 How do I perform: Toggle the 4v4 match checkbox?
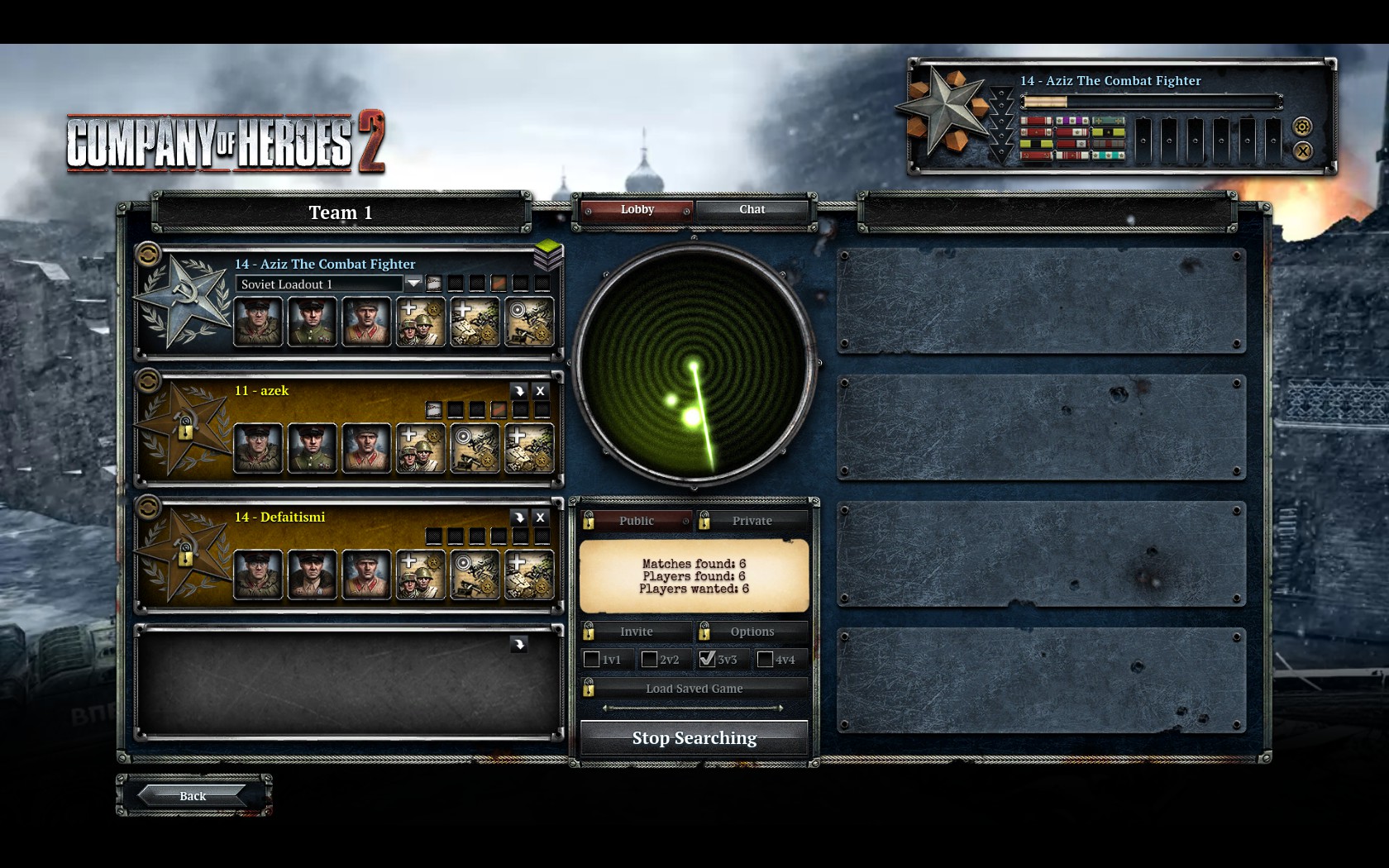pyautogui.click(x=766, y=660)
